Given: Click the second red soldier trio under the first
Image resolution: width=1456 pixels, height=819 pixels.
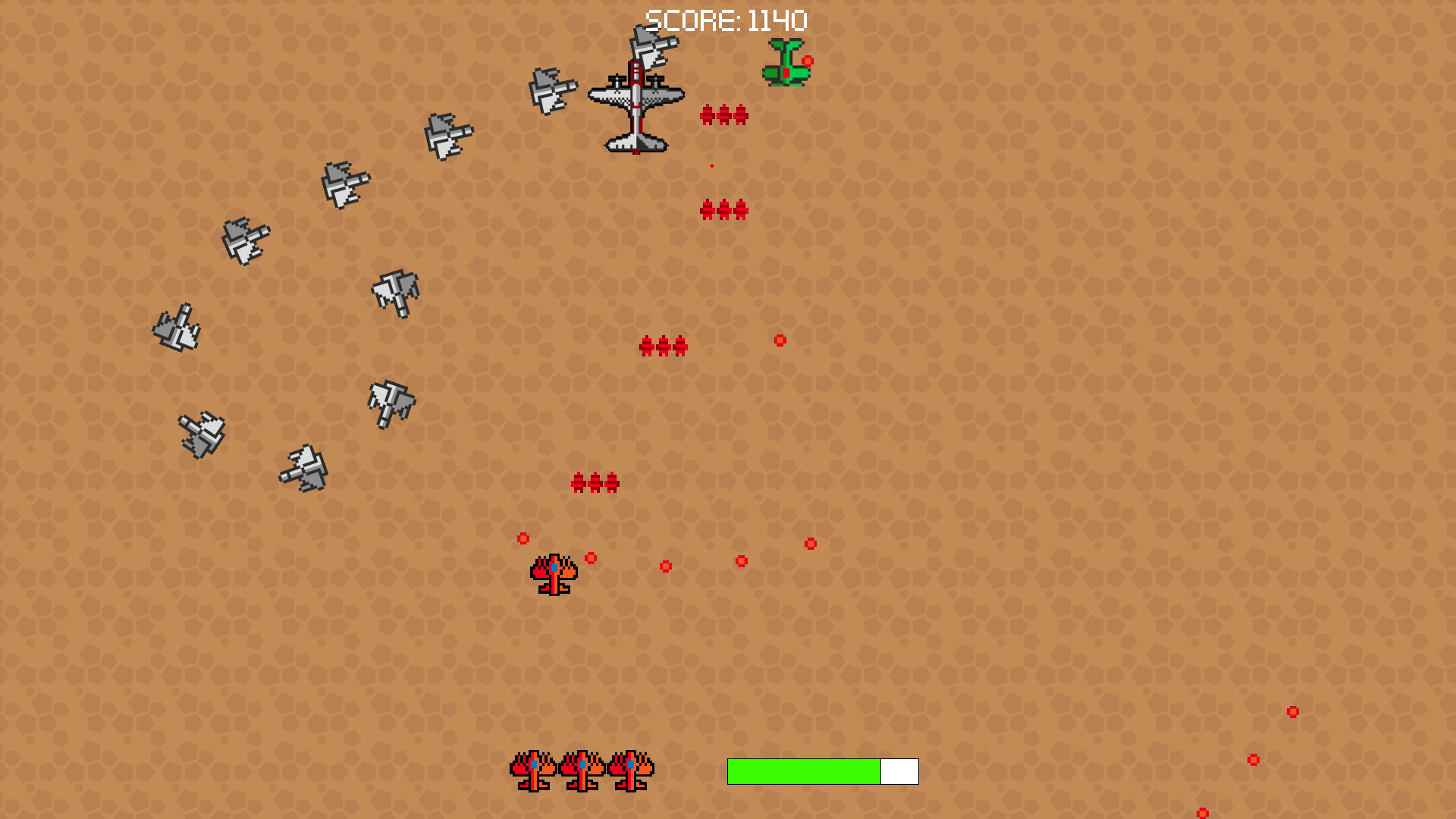Looking at the screenshot, I should tap(724, 210).
